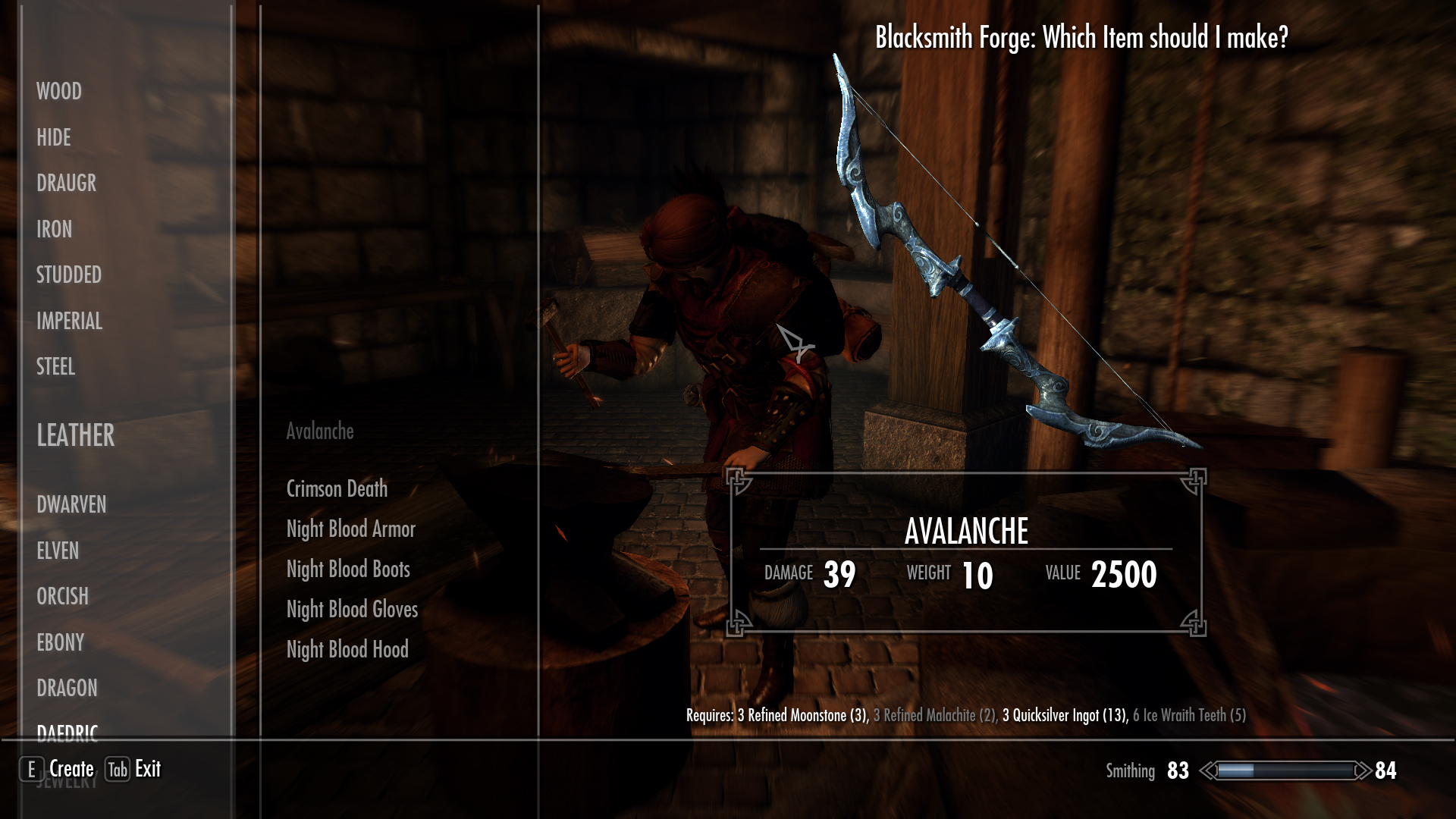Select the ELVEN category
1456x819 pixels.
58,551
